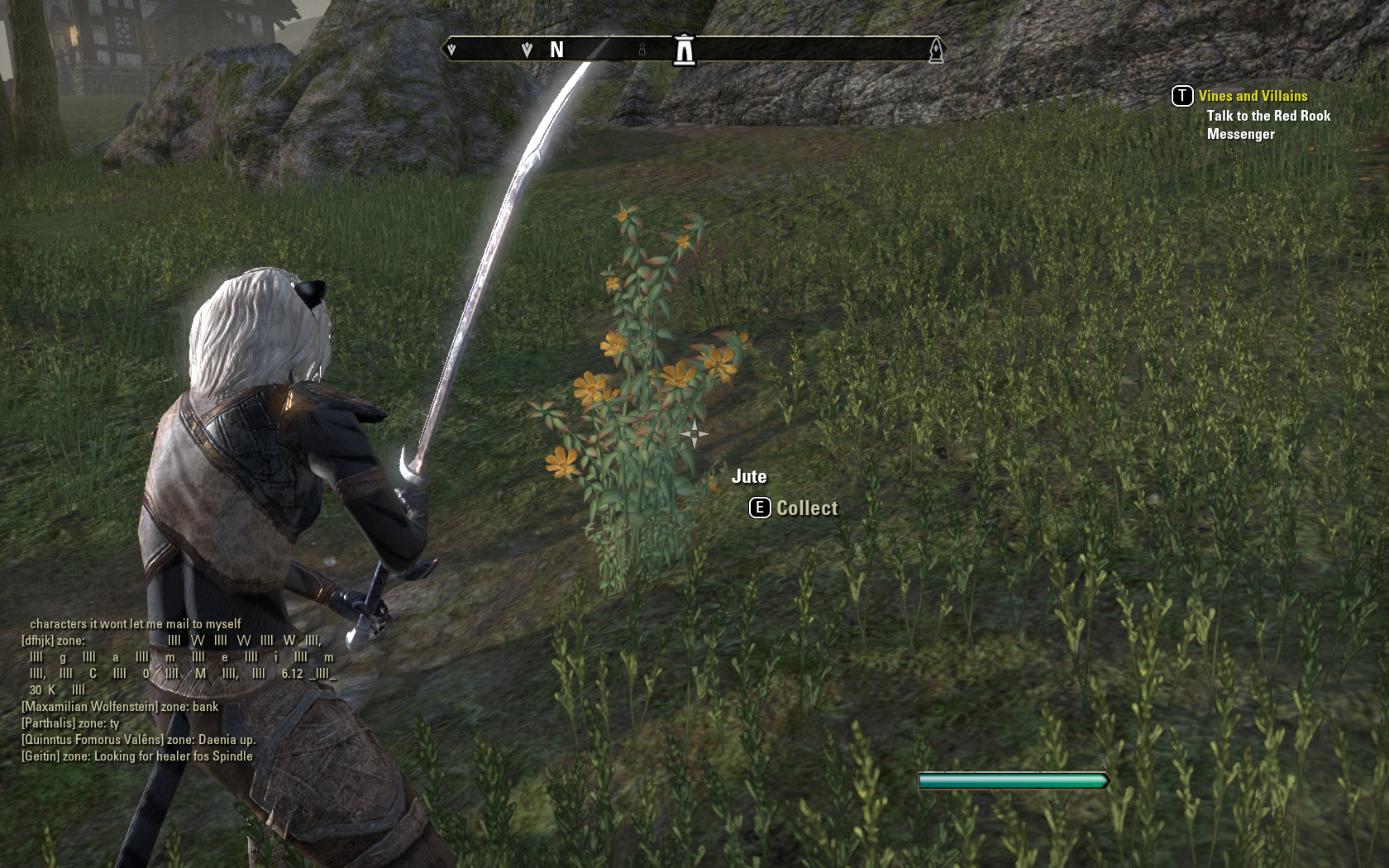Image resolution: width=1389 pixels, height=868 pixels.
Task: Click Parthalis's name in the zone chat
Action: pos(48,723)
